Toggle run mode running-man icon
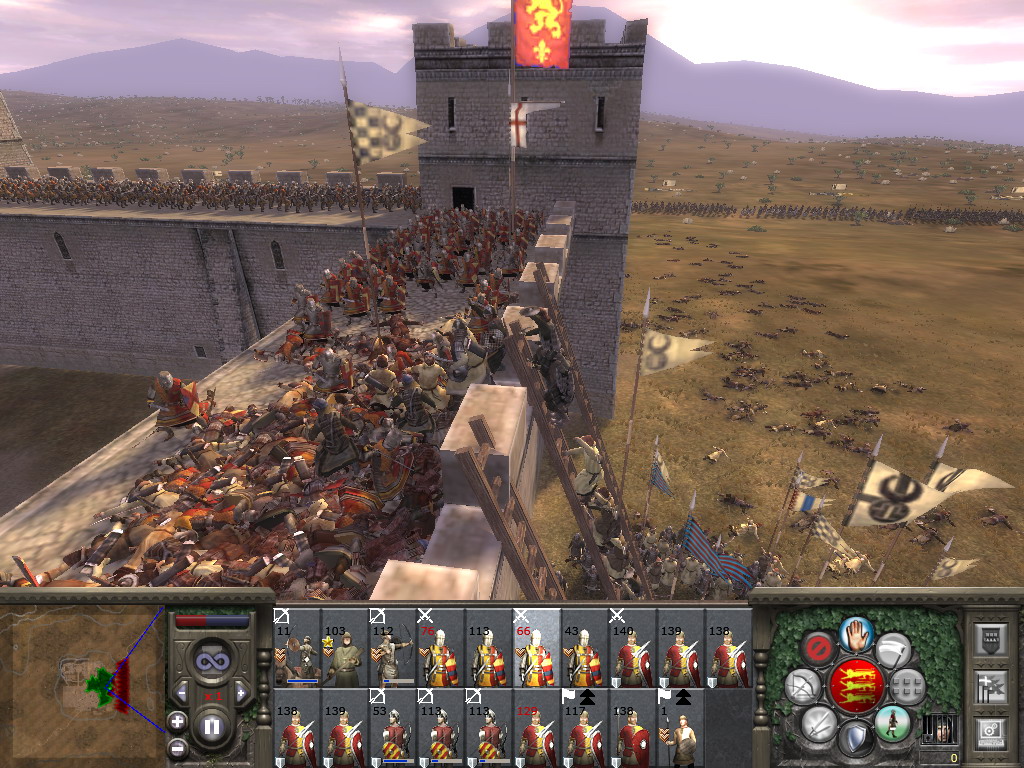The image size is (1024, 768). pyautogui.click(x=892, y=723)
